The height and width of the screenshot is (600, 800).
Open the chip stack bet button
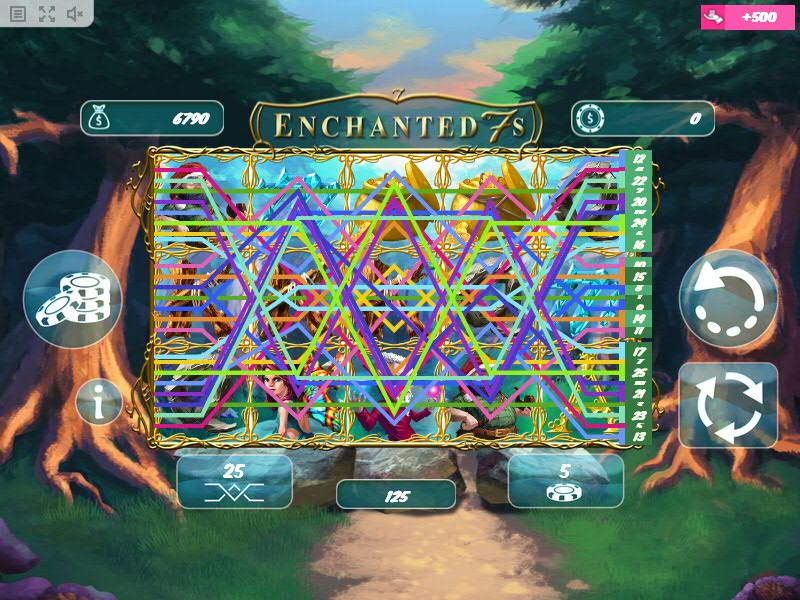point(72,299)
